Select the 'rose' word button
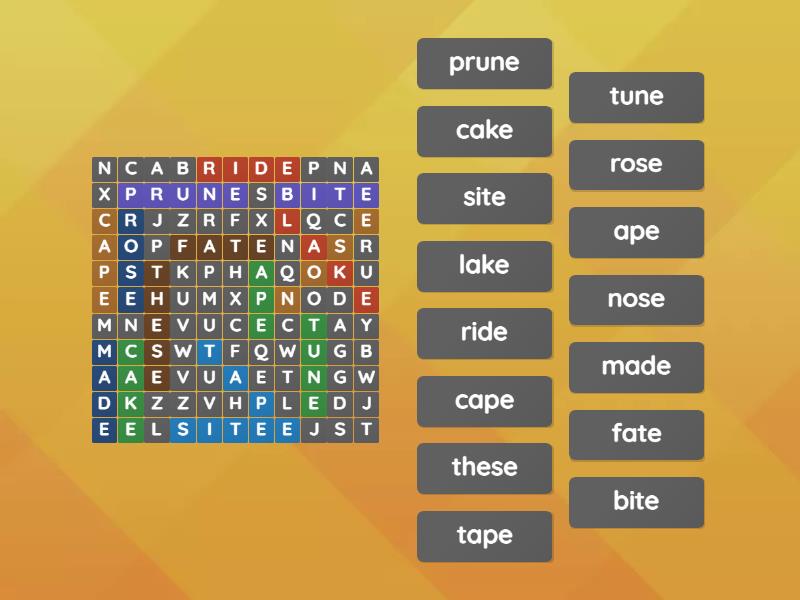 tap(636, 165)
